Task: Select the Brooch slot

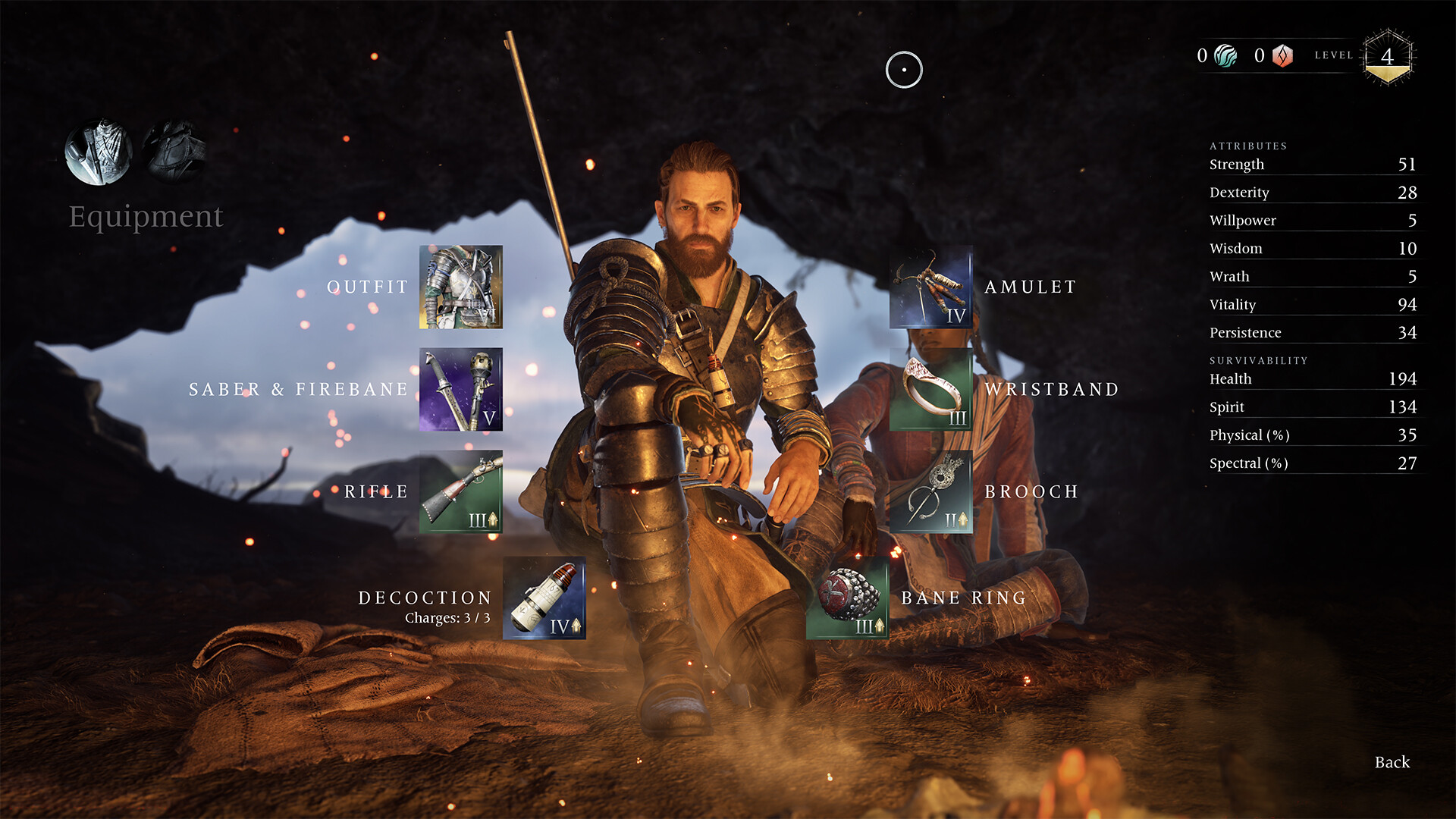Action: (930, 491)
